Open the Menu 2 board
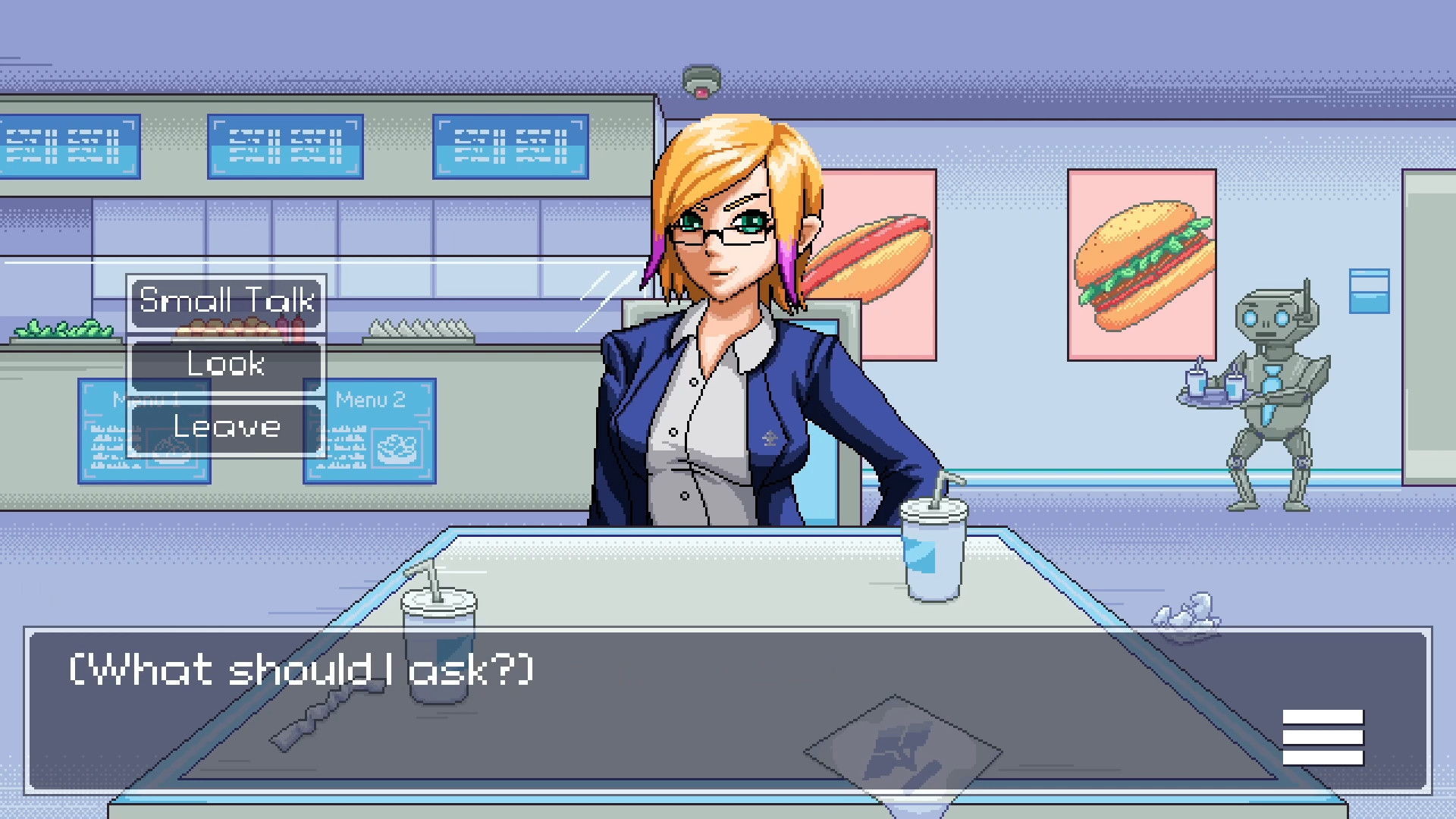The height and width of the screenshot is (819, 1456). tap(369, 432)
